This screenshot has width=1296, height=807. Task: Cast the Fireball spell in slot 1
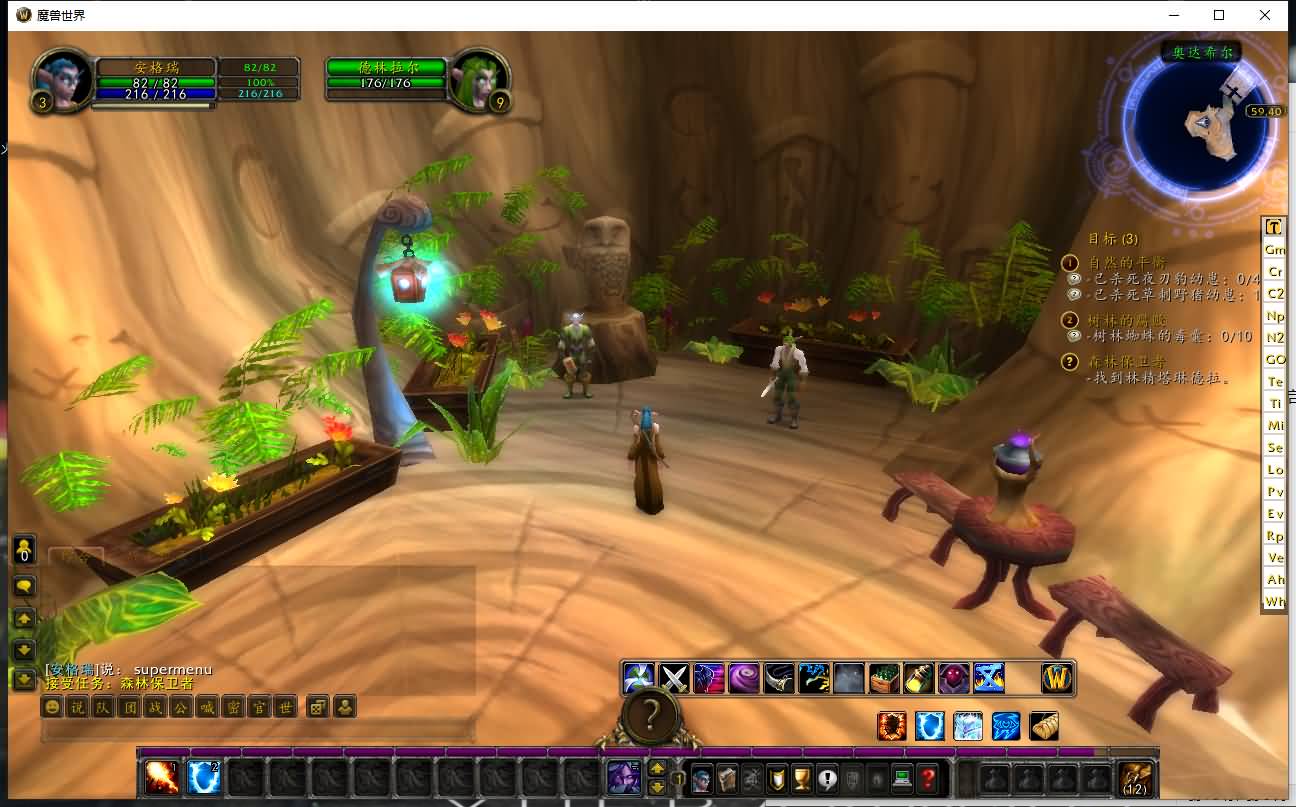163,777
